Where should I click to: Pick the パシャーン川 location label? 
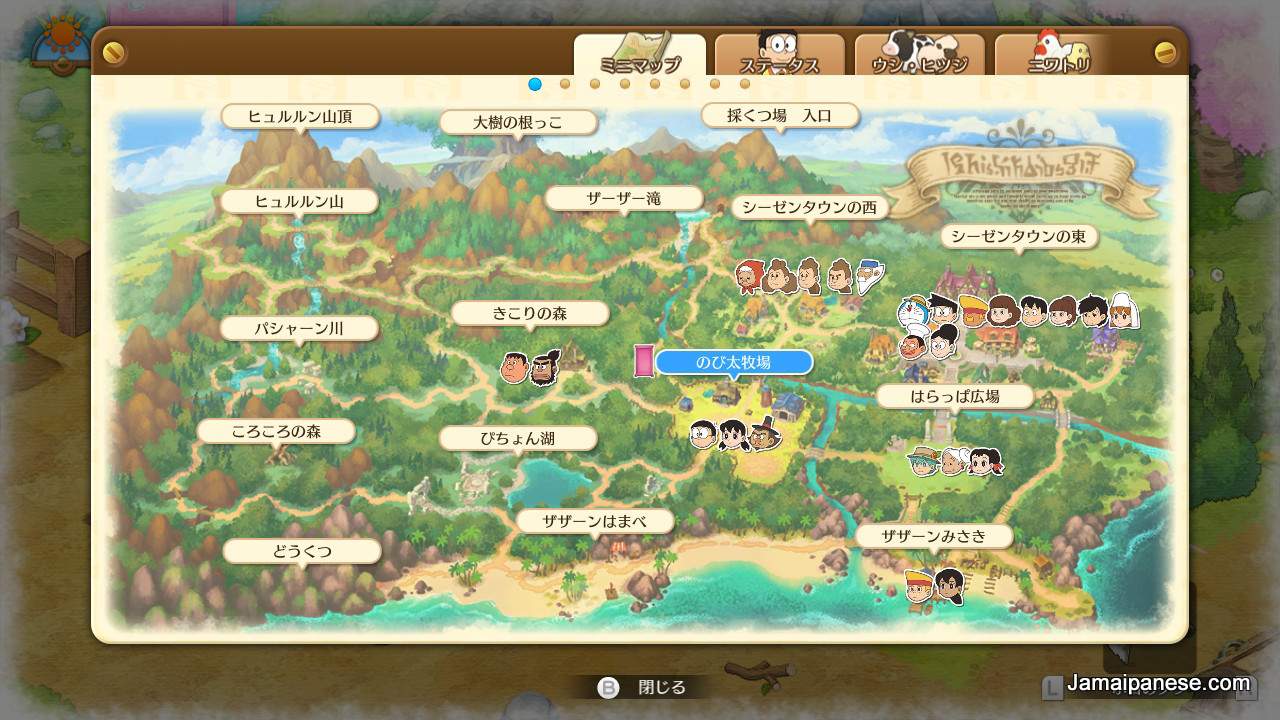[299, 328]
